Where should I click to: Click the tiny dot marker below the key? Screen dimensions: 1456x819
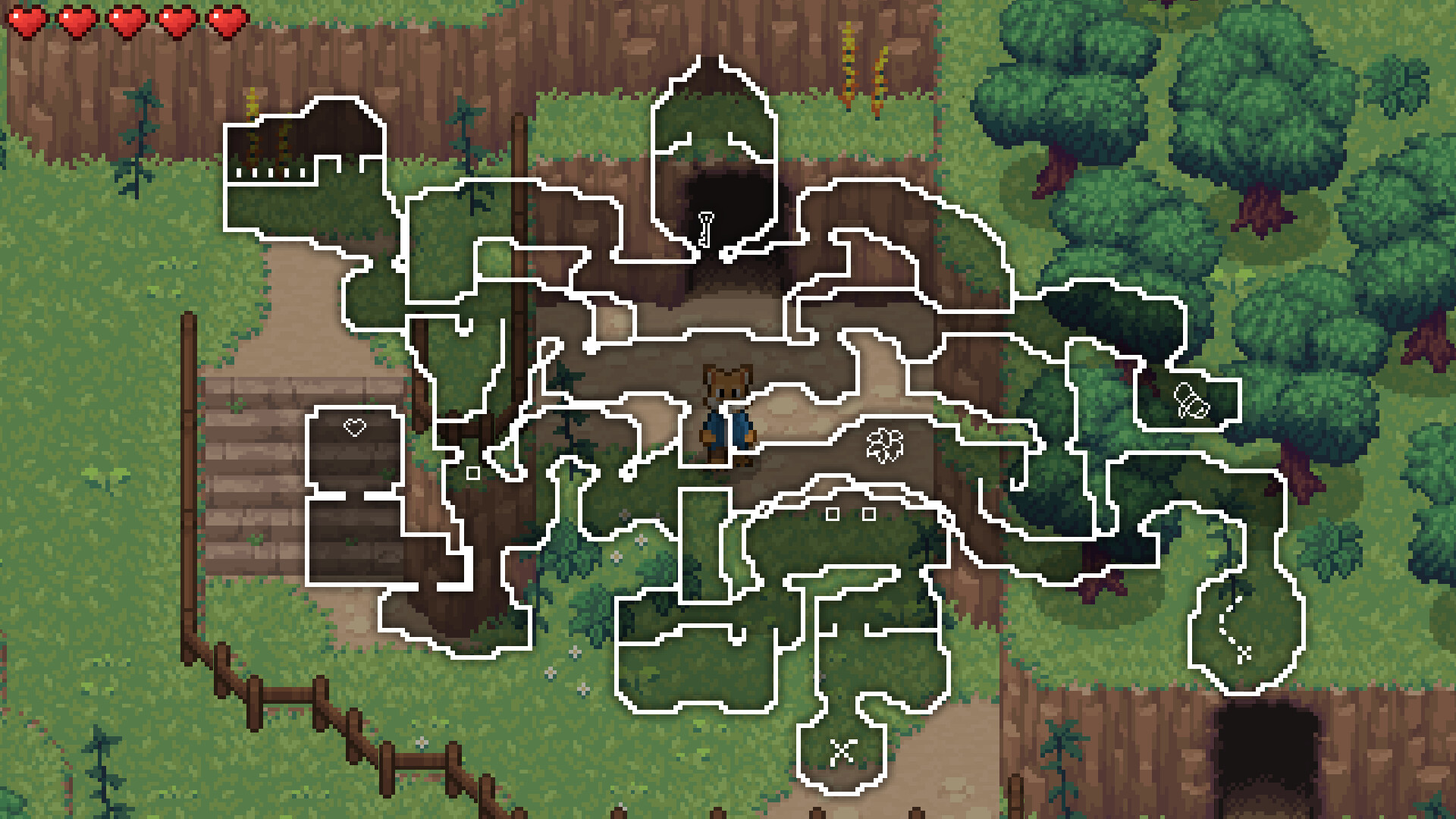pos(729,252)
